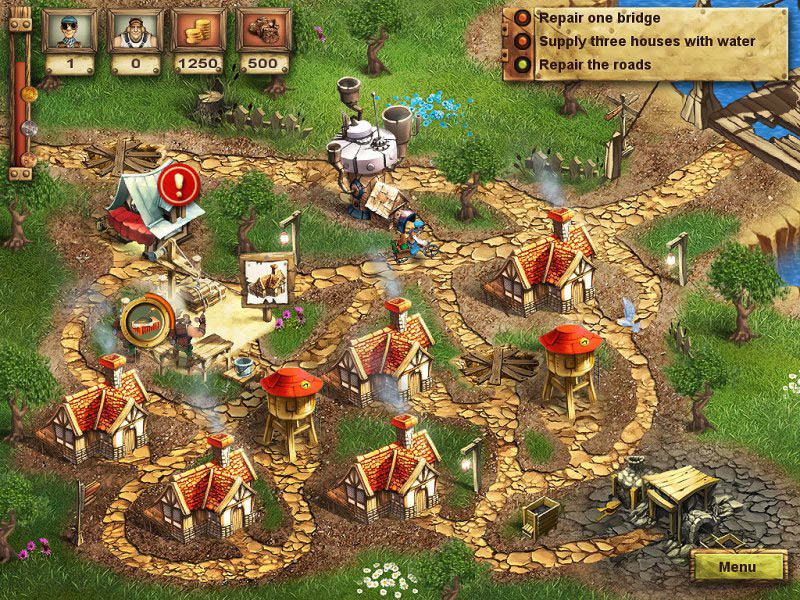
Task: Select the Supply three houses with water objective
Action: pyautogui.click(x=646, y=41)
